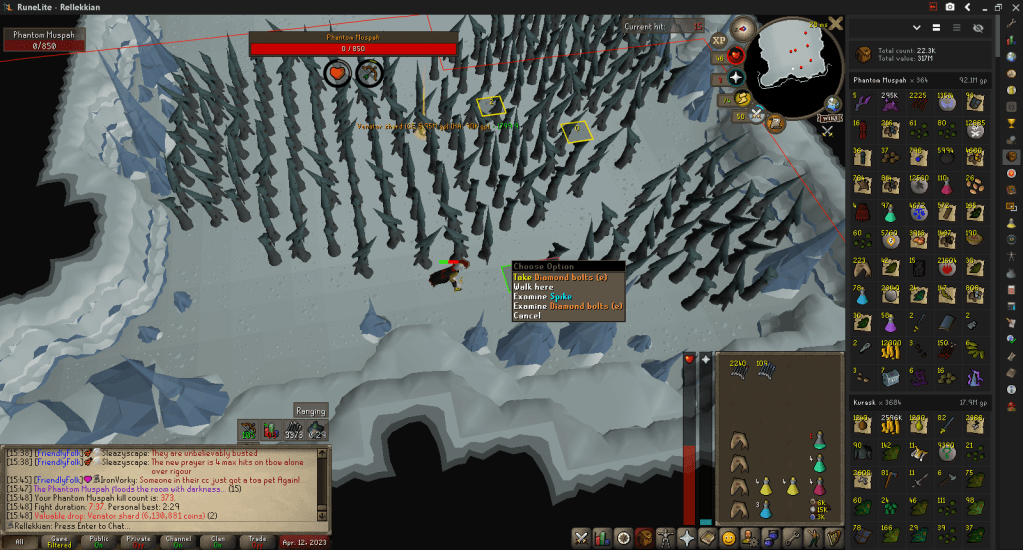
Task: Toggle run with the boot energy orb
Action: (x=742, y=98)
